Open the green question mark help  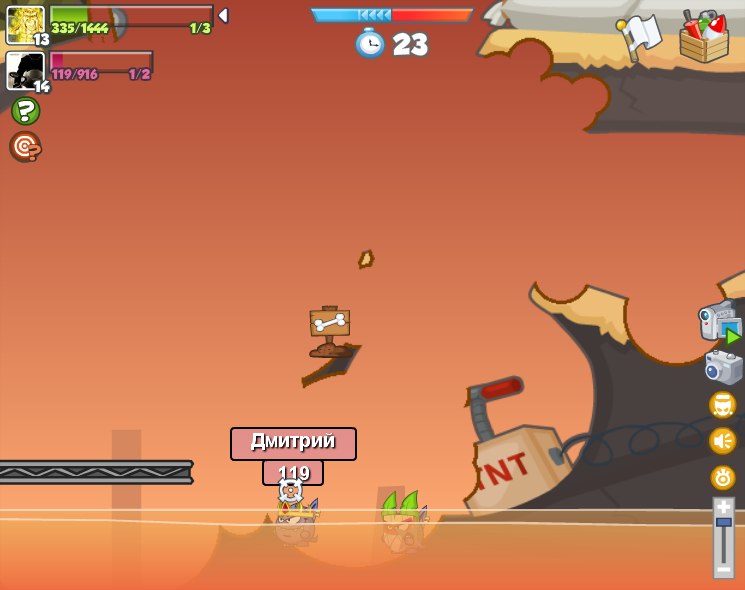coord(25,111)
